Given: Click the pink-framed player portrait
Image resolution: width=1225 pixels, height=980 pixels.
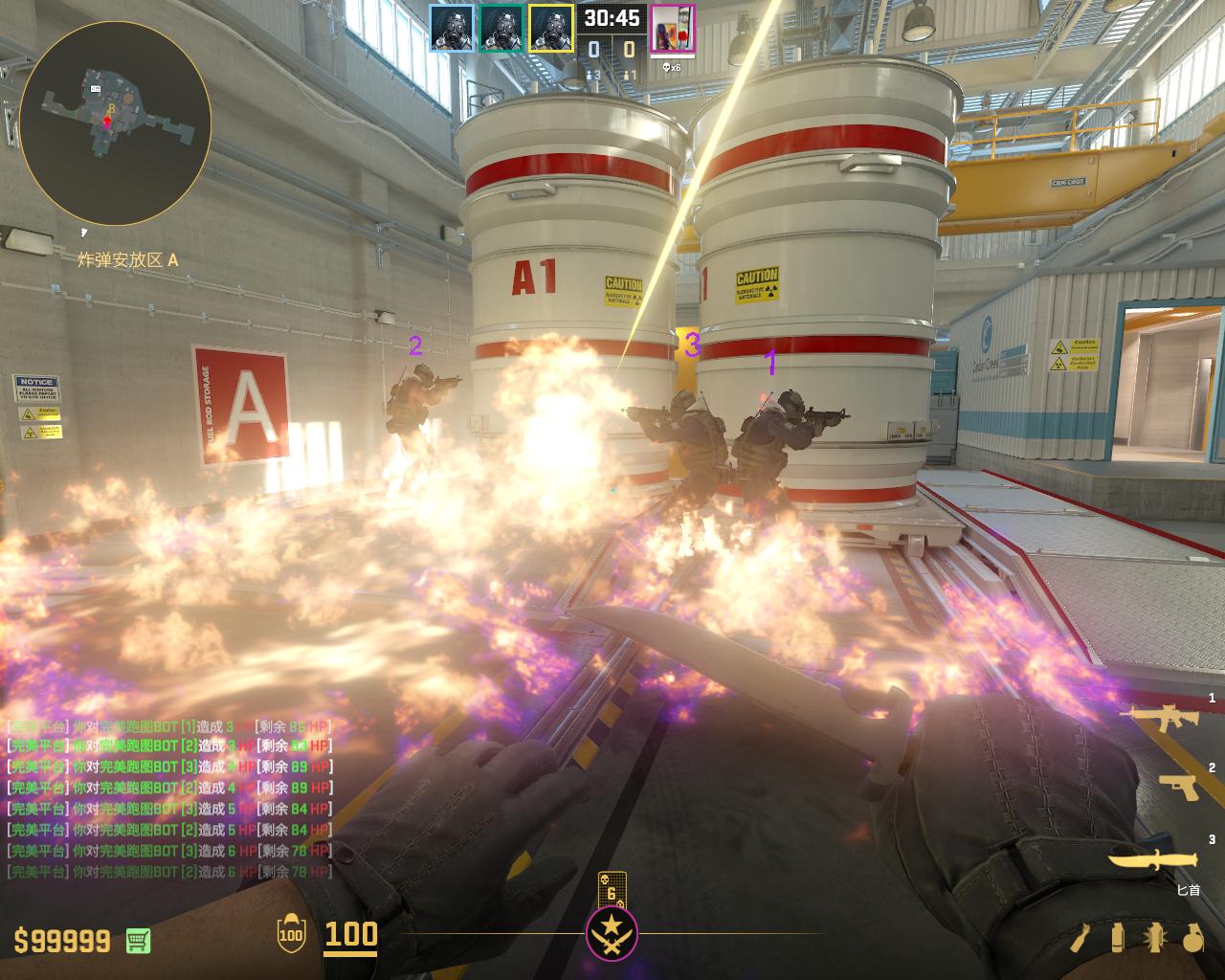Looking at the screenshot, I should (673, 29).
